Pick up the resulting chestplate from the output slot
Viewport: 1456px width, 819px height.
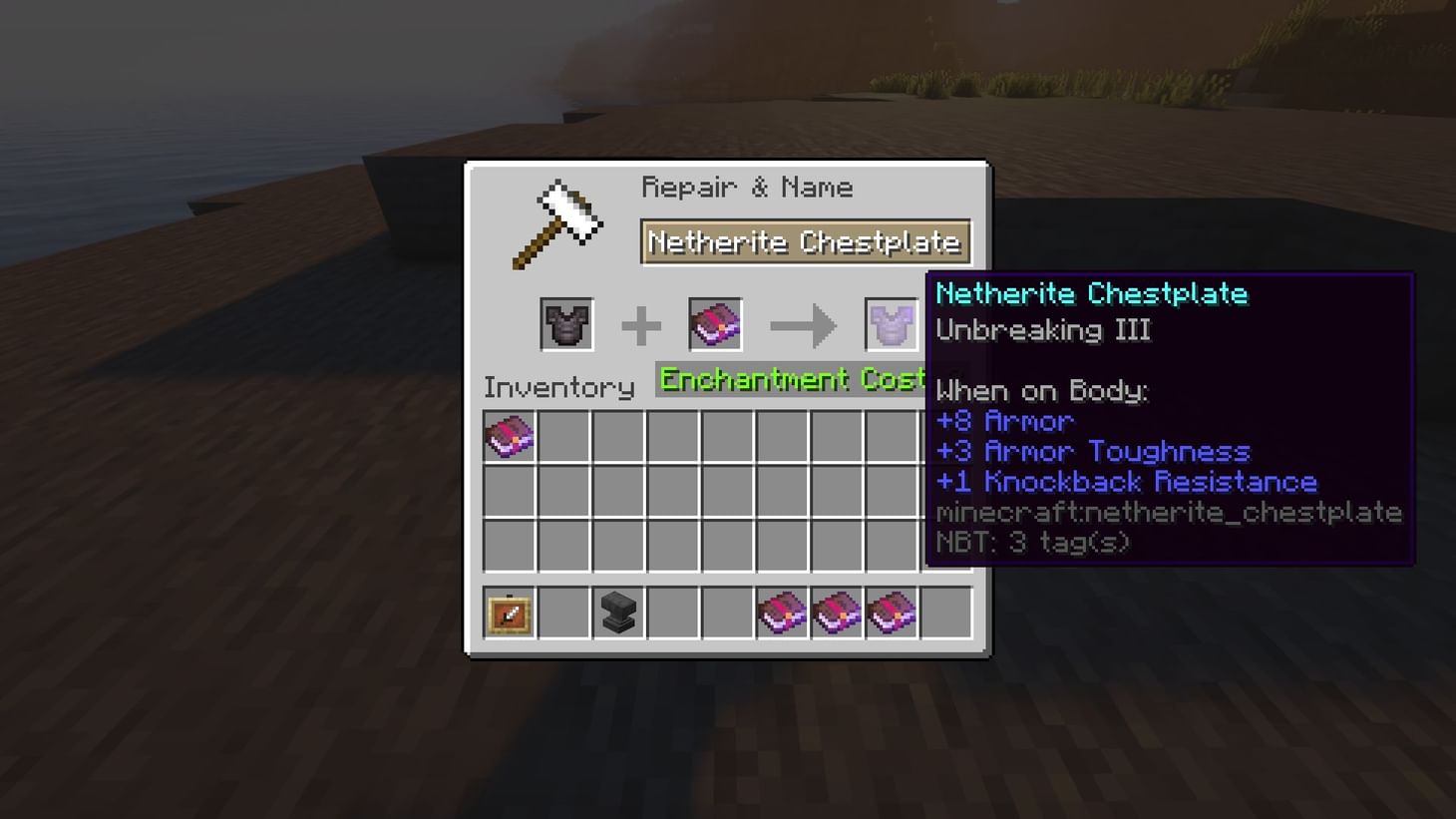[x=890, y=324]
